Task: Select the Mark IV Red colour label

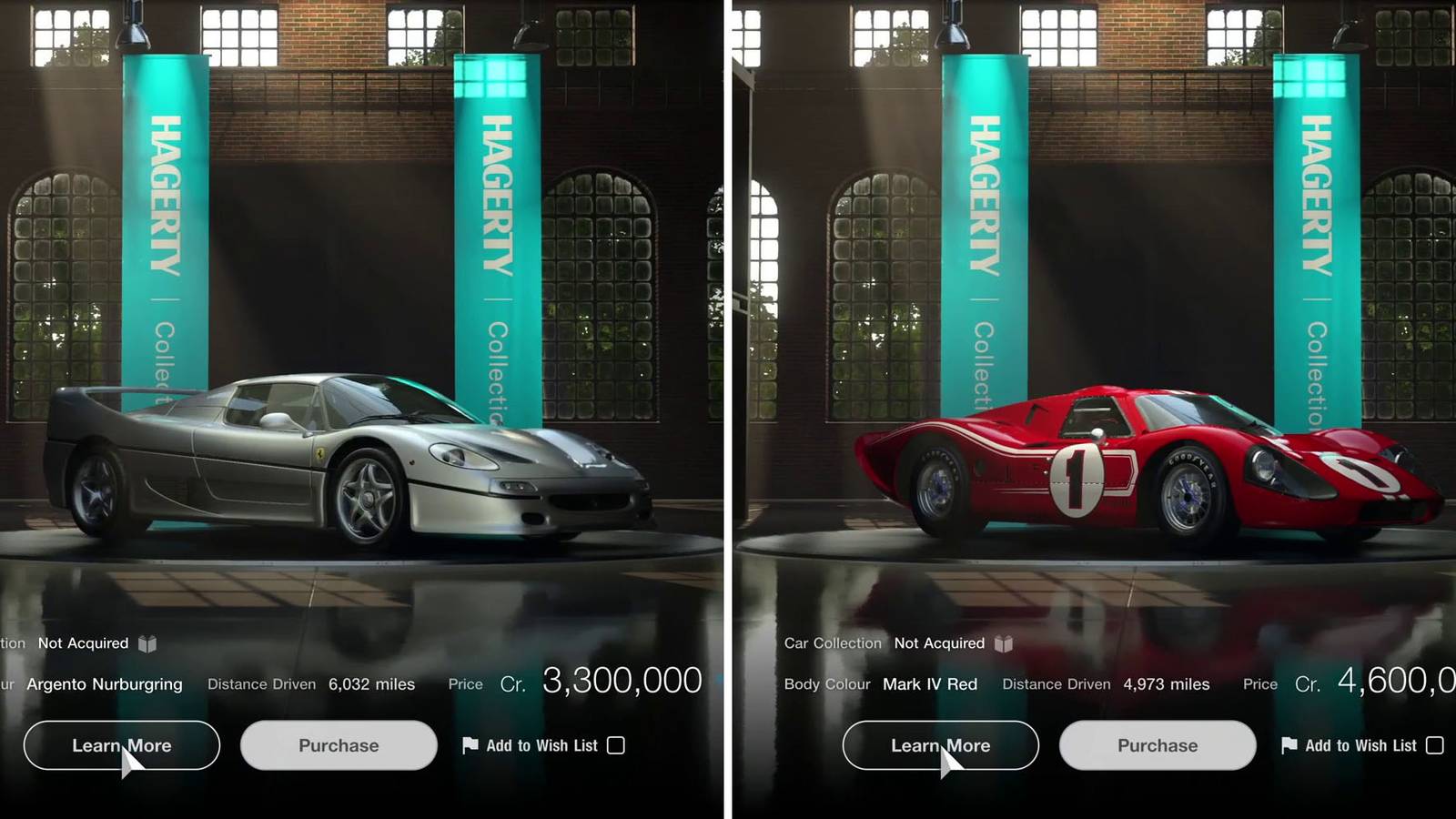Action: coord(930,683)
